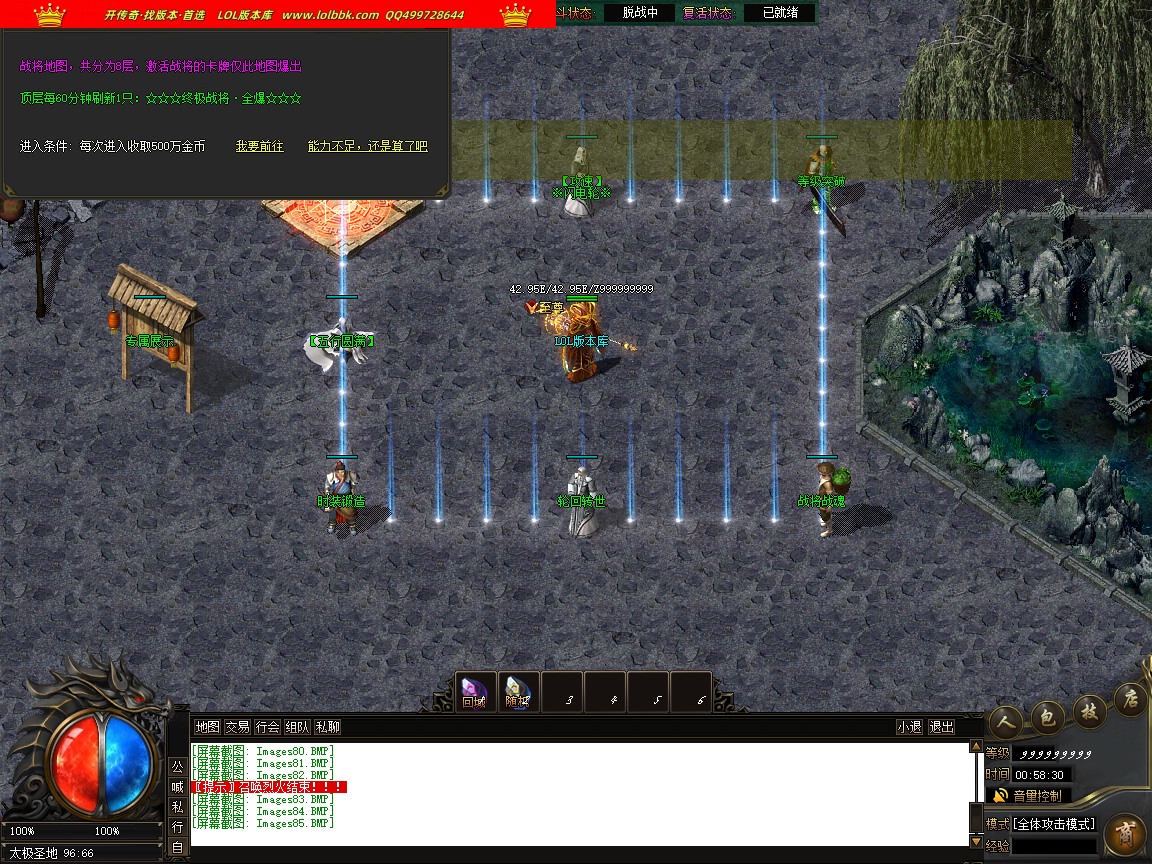This screenshot has height=864, width=1152.
Task: Toggle the 全体攻击模式 attack mode
Action: [1055, 824]
